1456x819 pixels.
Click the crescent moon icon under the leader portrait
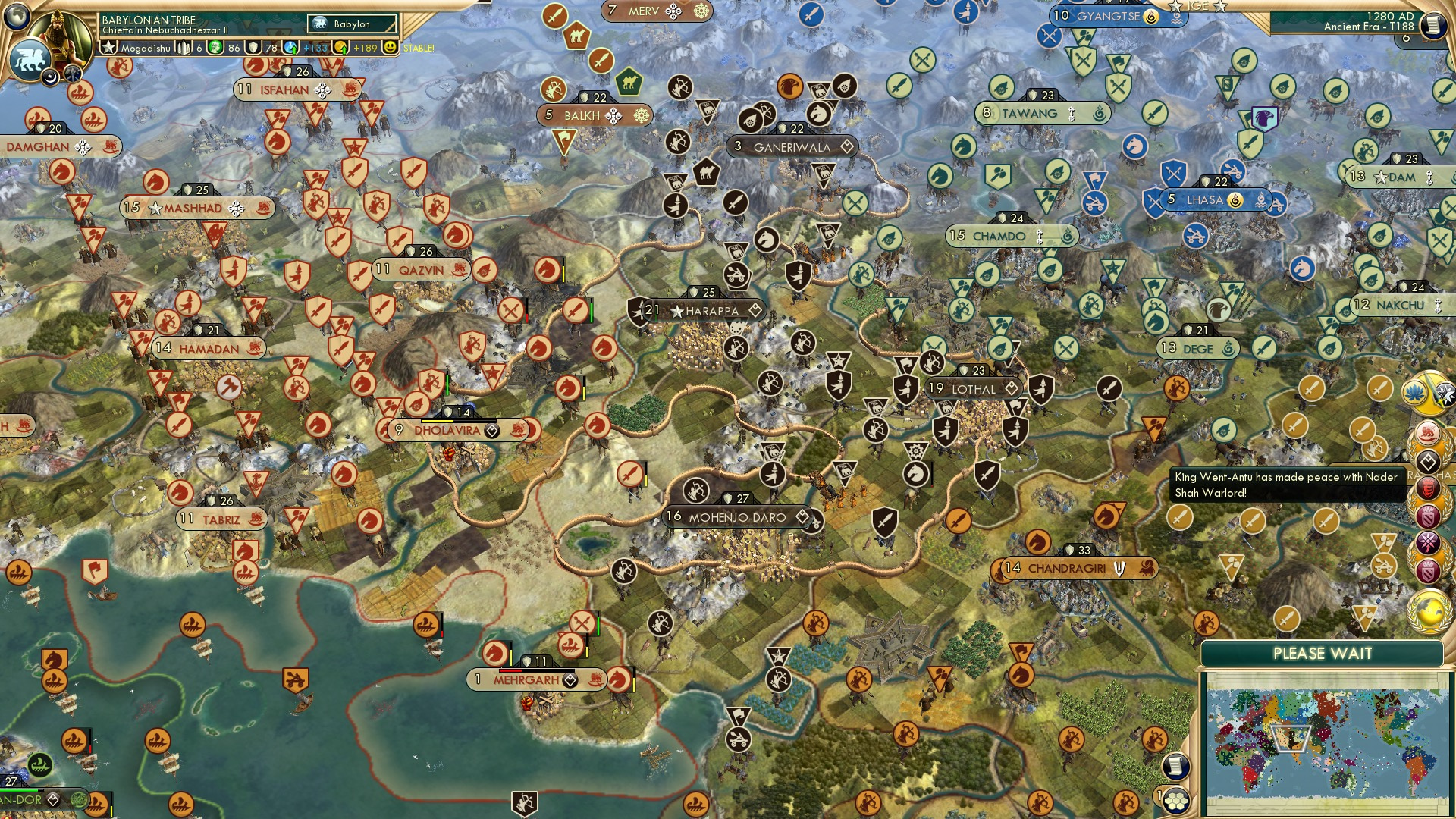tap(50, 78)
